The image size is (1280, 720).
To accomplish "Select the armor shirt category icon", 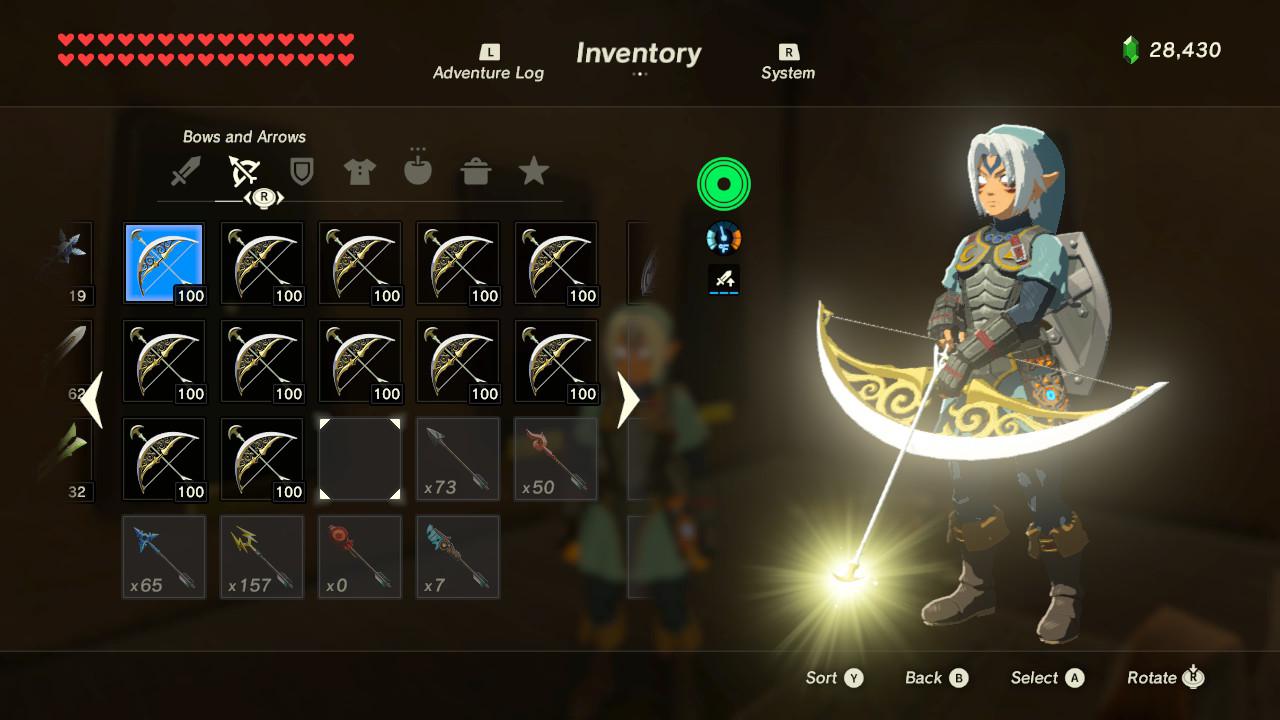I will click(359, 170).
